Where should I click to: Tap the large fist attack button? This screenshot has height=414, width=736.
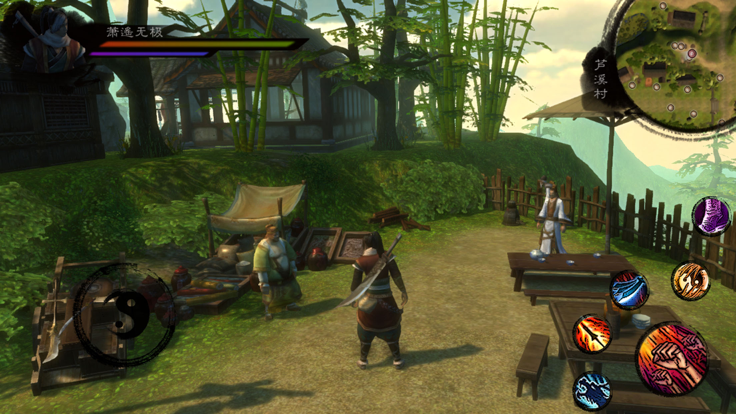(671, 358)
